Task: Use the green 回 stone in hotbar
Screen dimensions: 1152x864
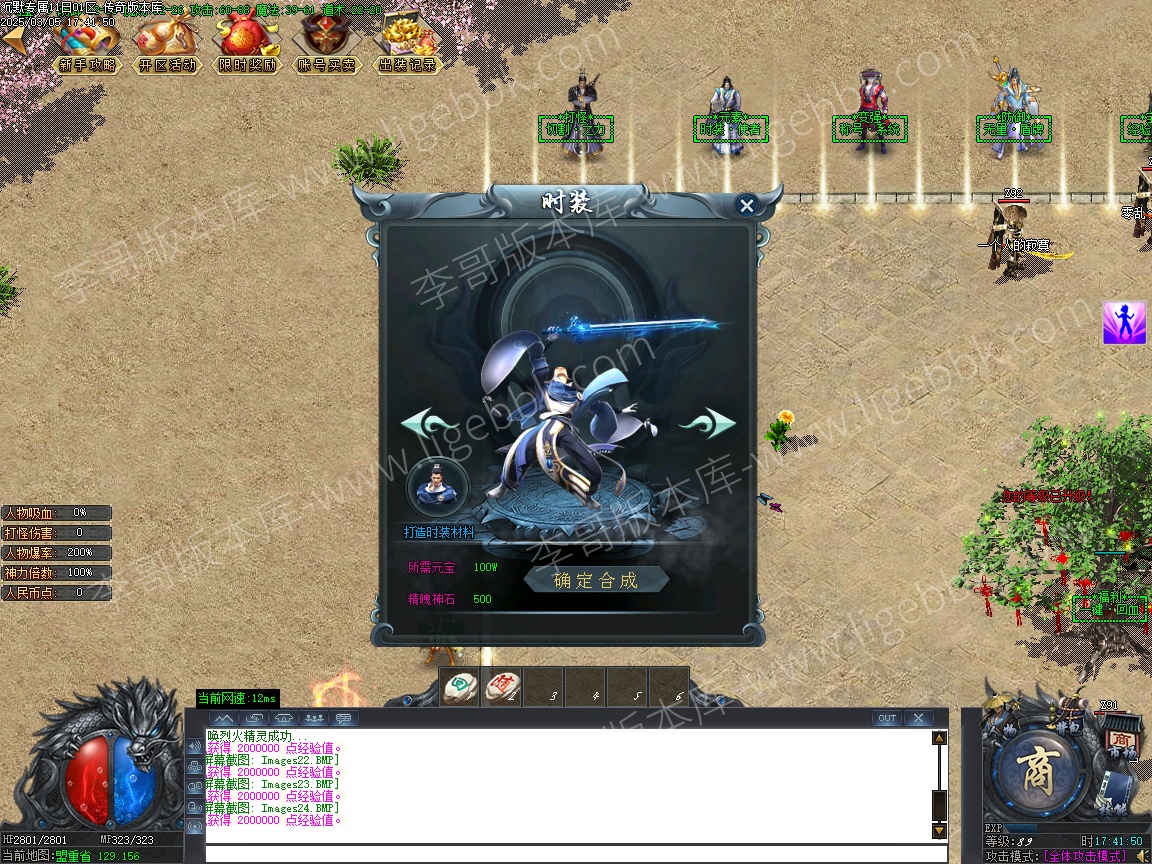Action: (461, 687)
